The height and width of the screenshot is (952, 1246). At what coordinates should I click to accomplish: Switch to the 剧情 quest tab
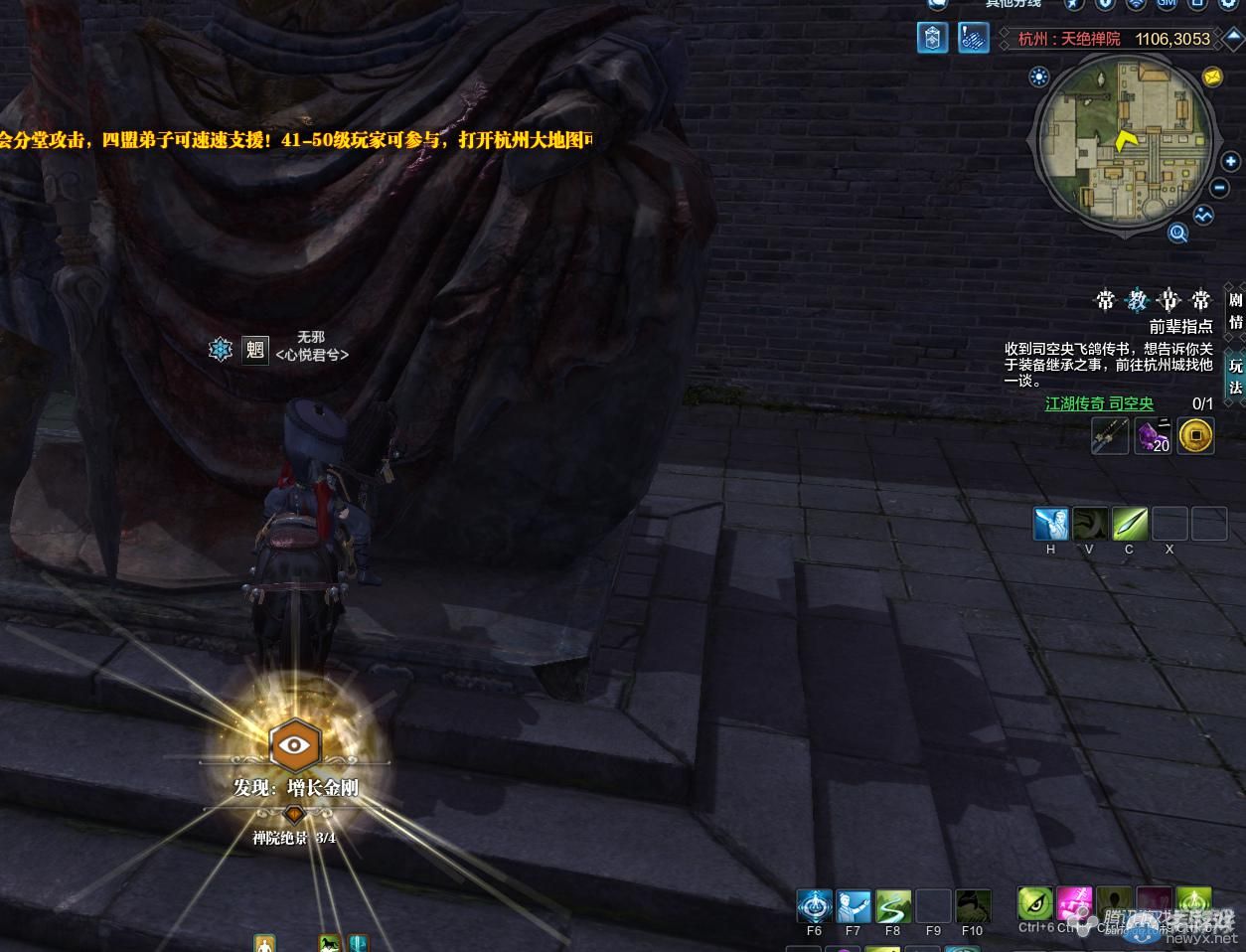(x=1235, y=310)
